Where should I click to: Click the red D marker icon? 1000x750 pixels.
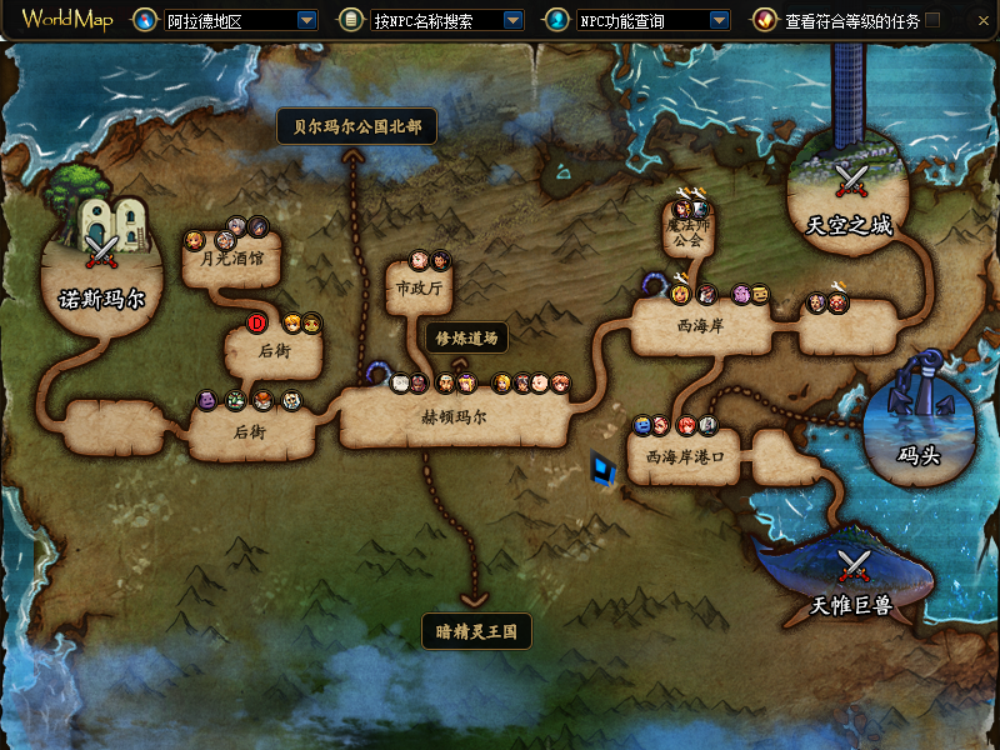tap(257, 323)
